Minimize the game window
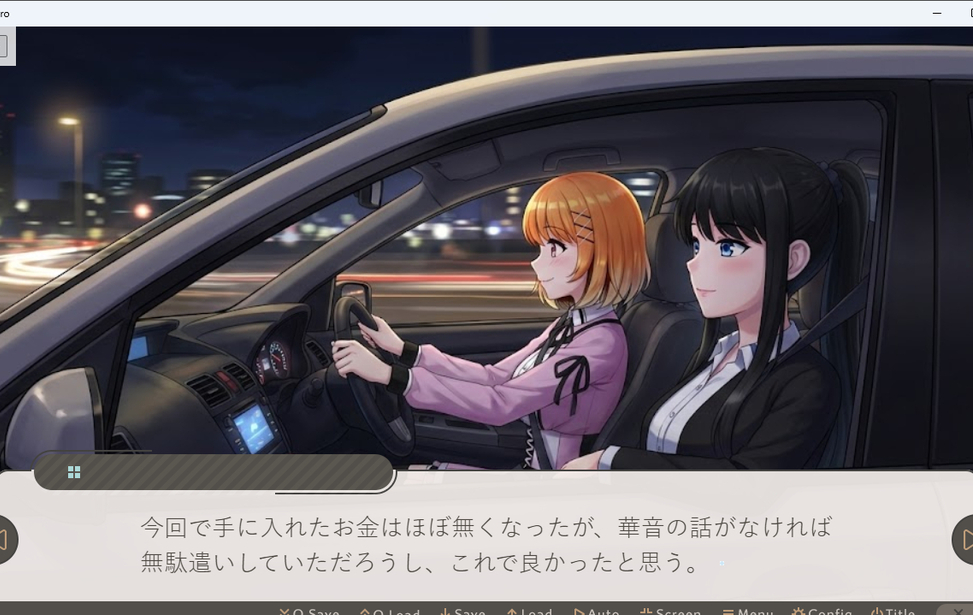The image size is (973, 615). click(936, 13)
